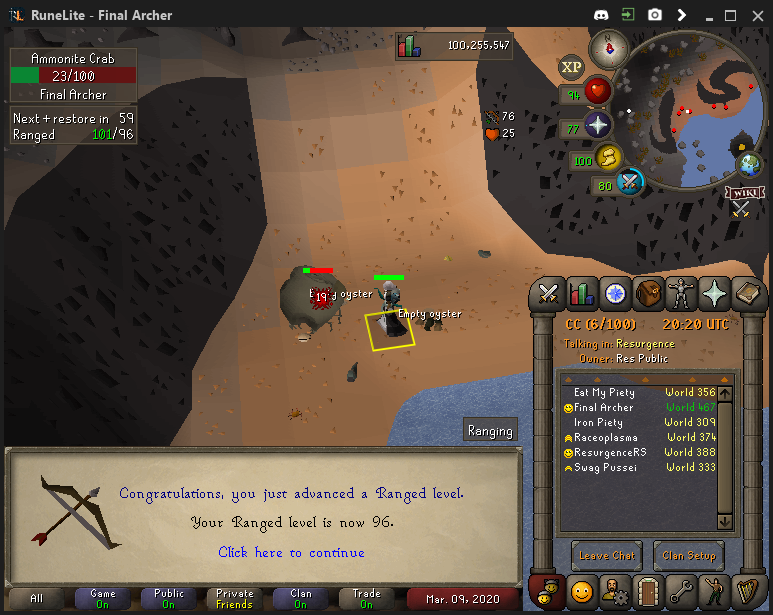Switch to the Worn Equipment tab
Viewport: 773px width, 615px height.
click(682, 293)
